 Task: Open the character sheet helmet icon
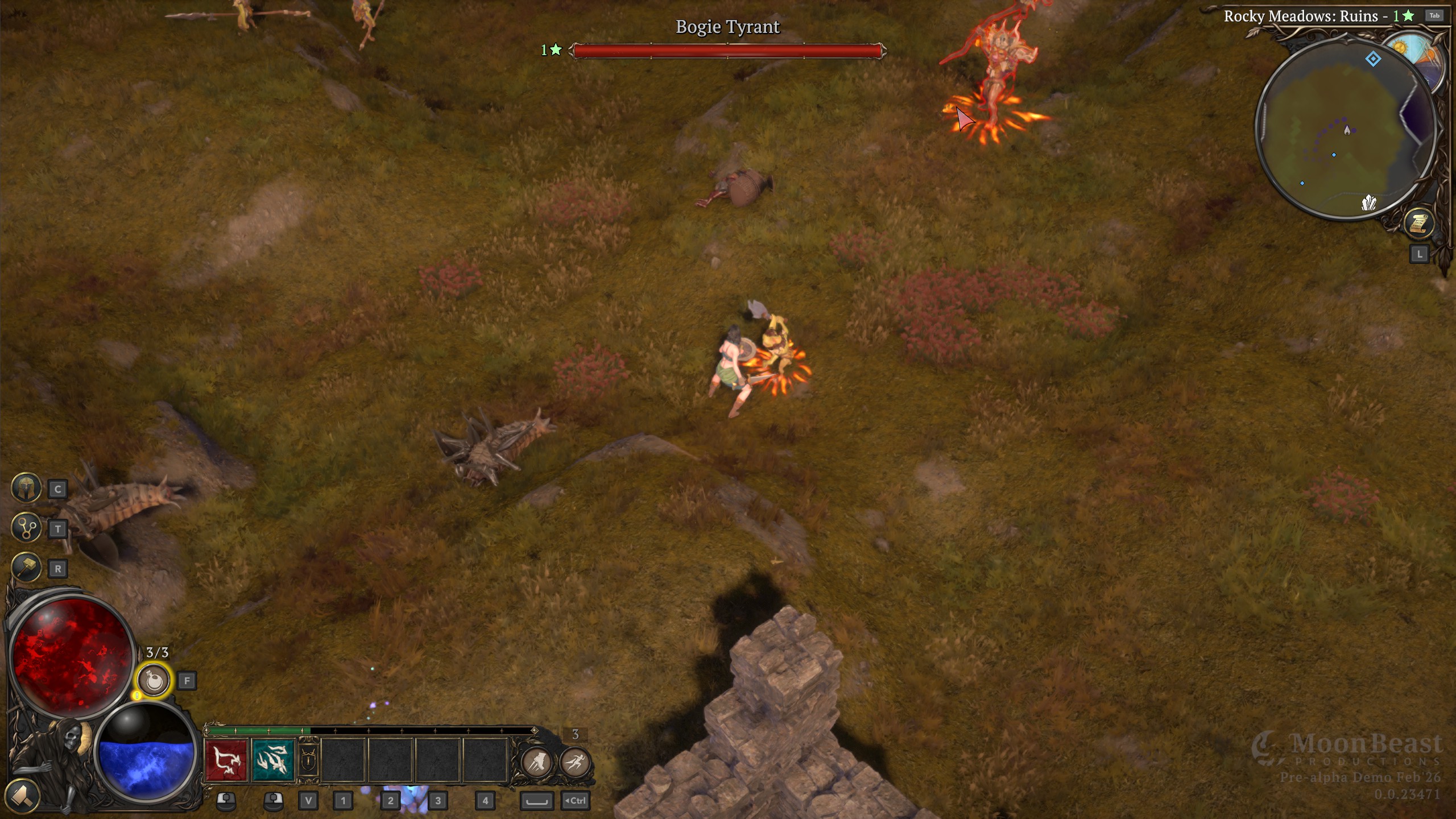26,488
